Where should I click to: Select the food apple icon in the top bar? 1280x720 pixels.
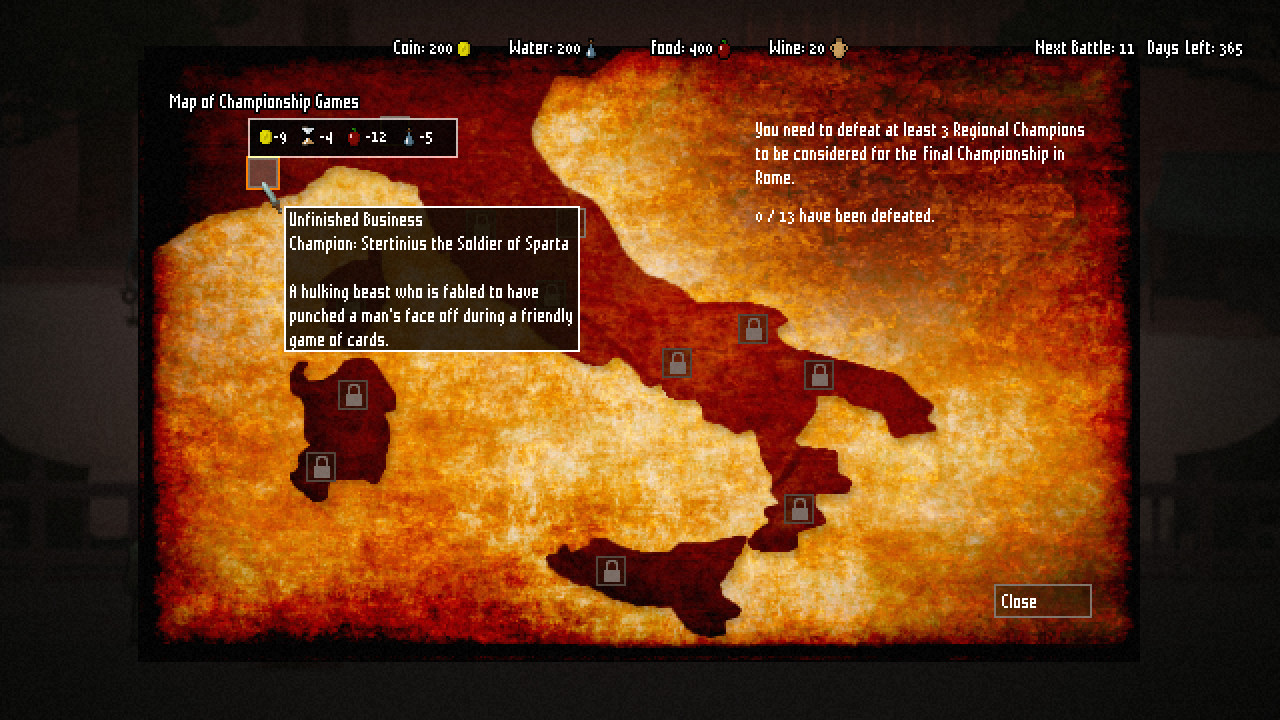(723, 47)
